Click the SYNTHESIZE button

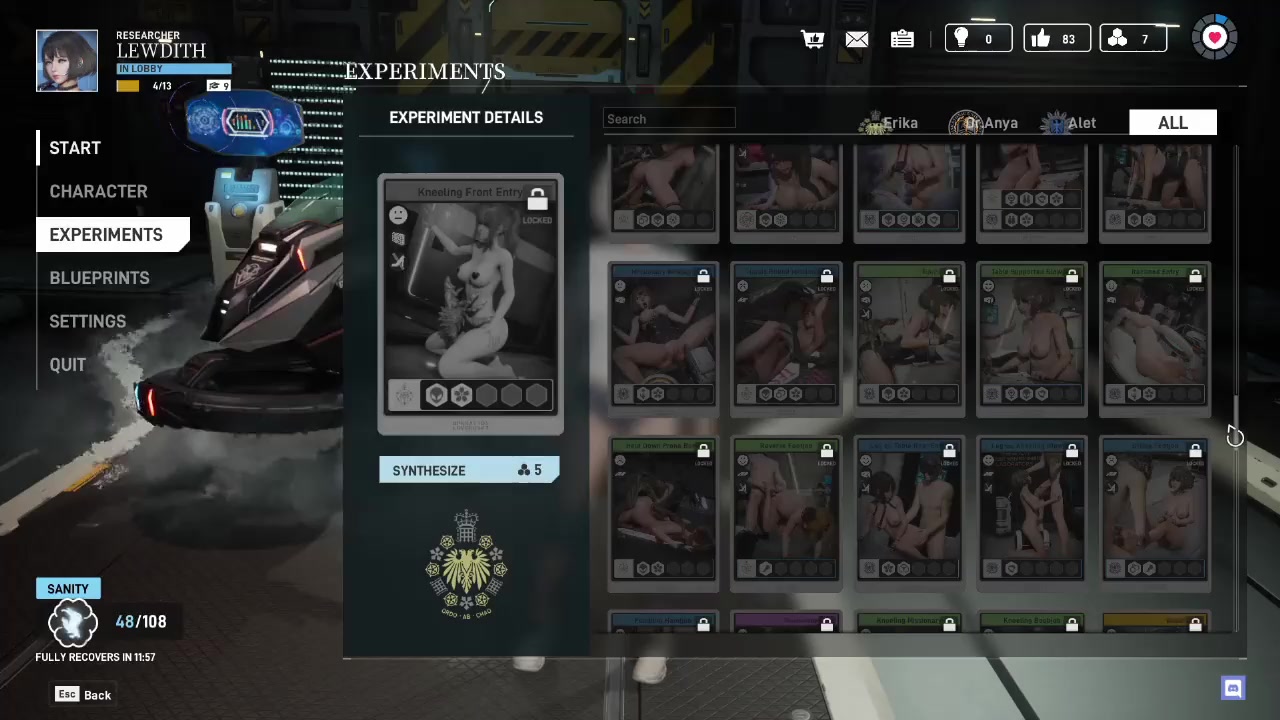[468, 470]
